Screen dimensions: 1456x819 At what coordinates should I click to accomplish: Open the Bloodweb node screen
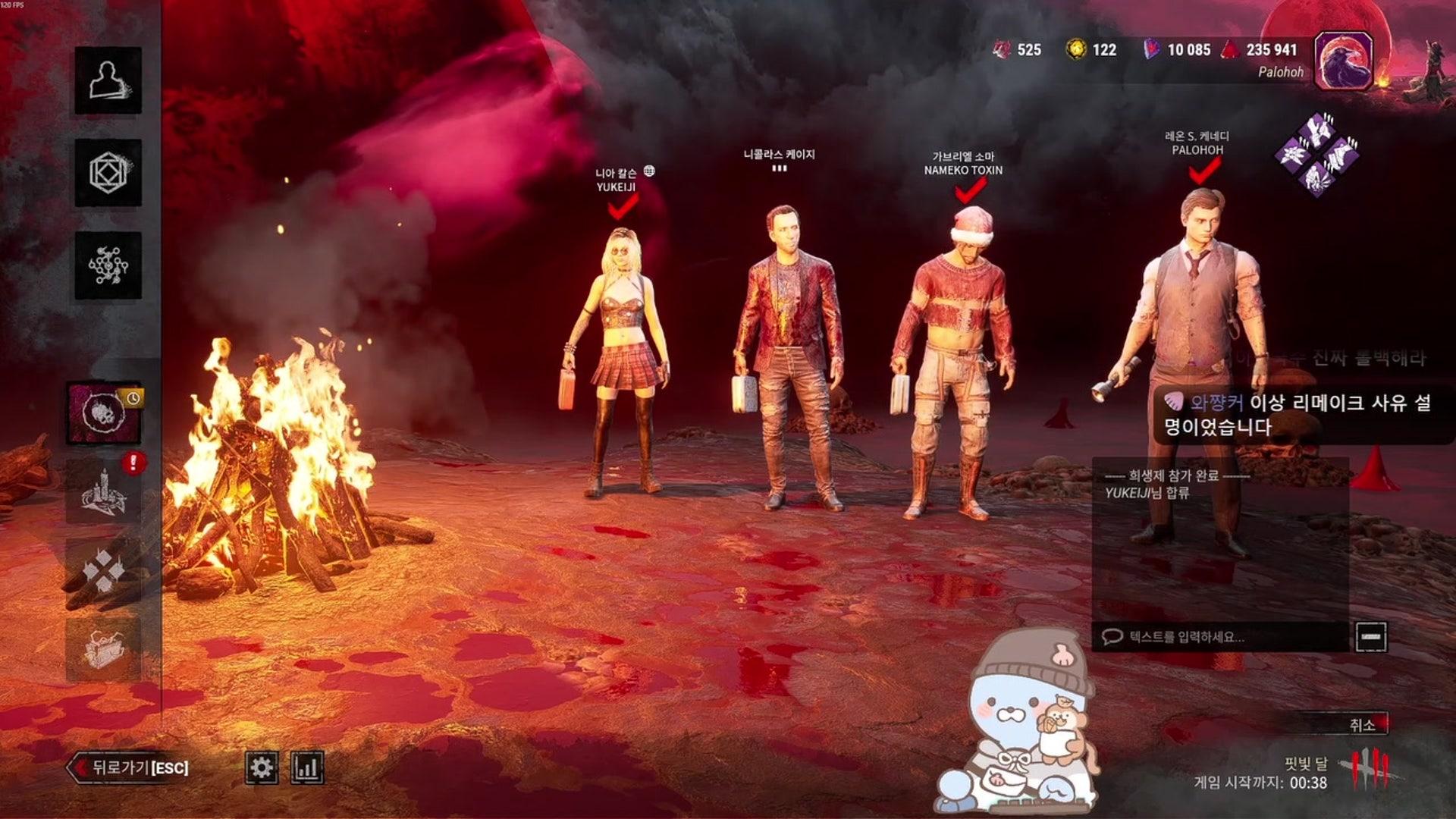pos(108,265)
